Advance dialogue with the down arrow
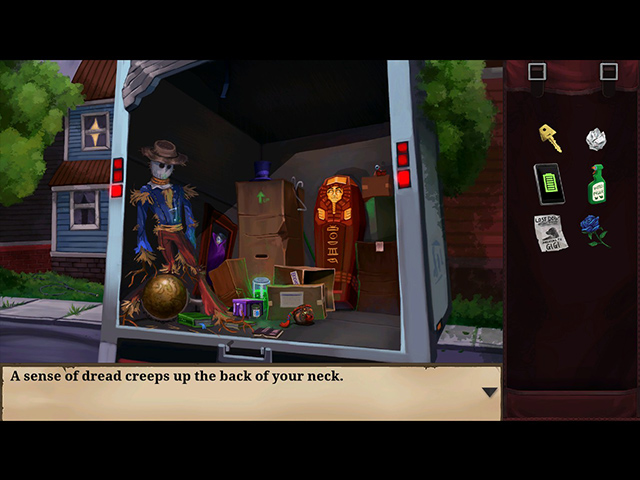Screen dimensions: 640x480 [x=489, y=392]
